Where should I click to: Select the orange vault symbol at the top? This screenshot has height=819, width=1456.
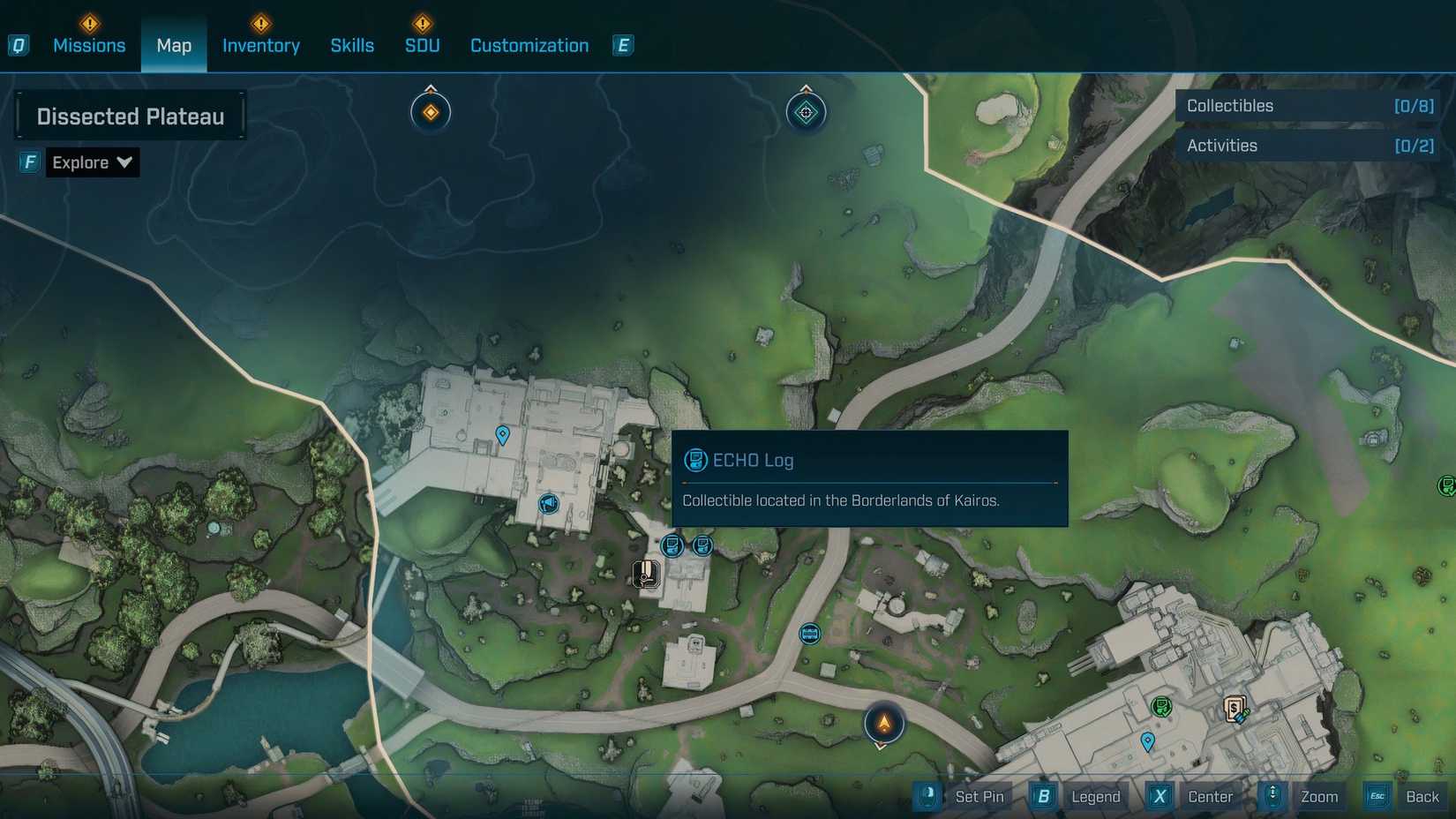430,111
